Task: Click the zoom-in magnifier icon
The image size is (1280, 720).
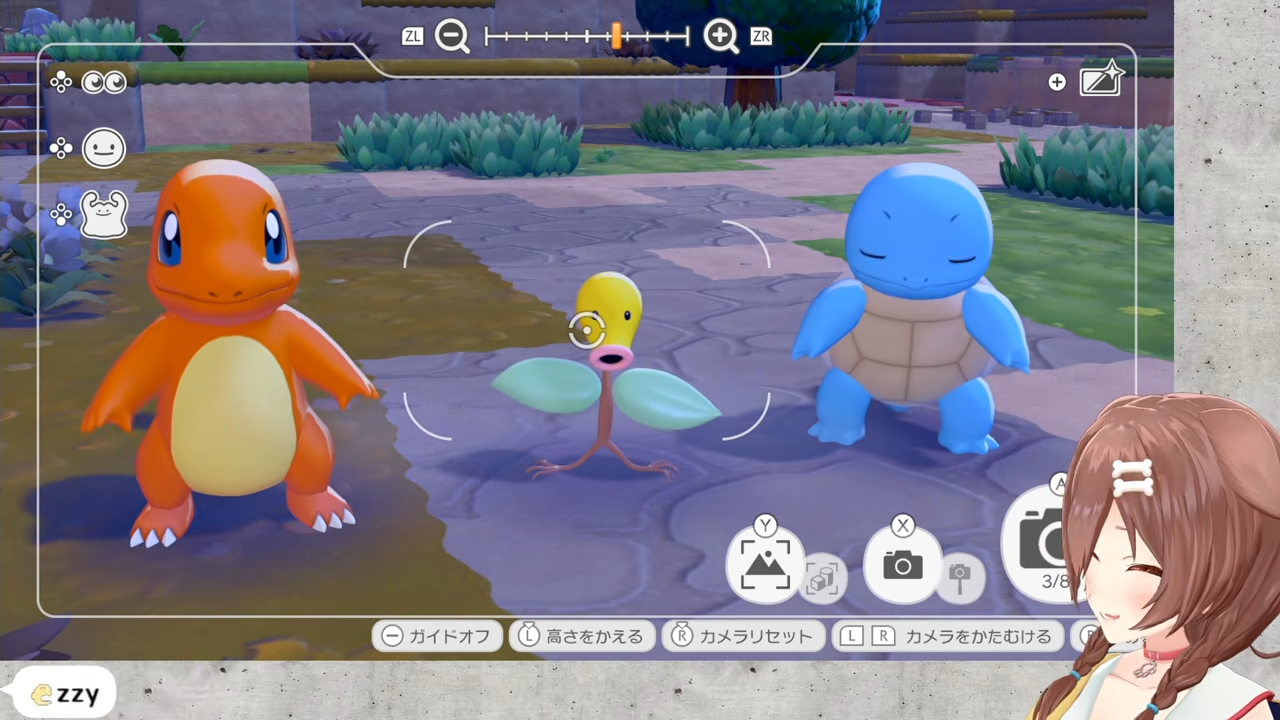Action: point(720,37)
